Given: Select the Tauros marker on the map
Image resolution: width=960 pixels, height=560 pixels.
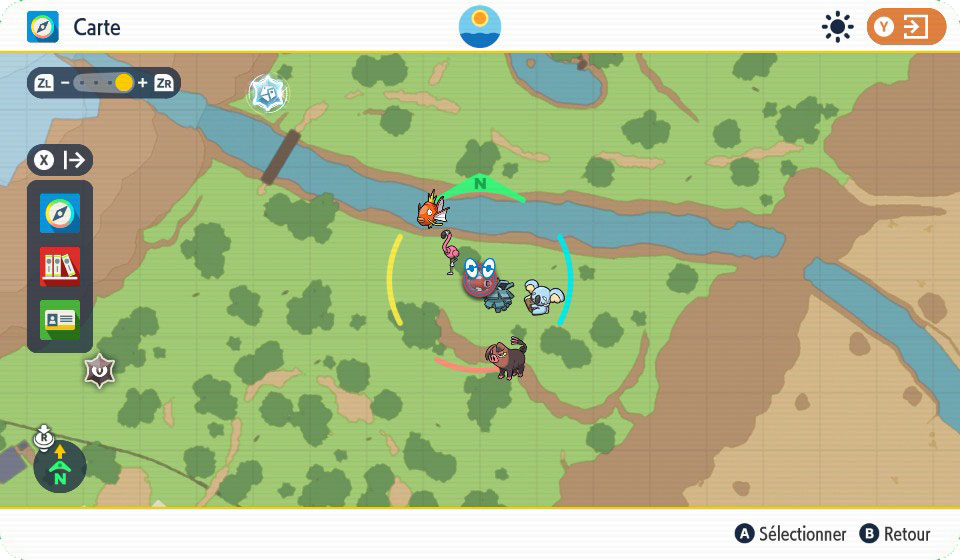Looking at the screenshot, I should (x=505, y=359).
